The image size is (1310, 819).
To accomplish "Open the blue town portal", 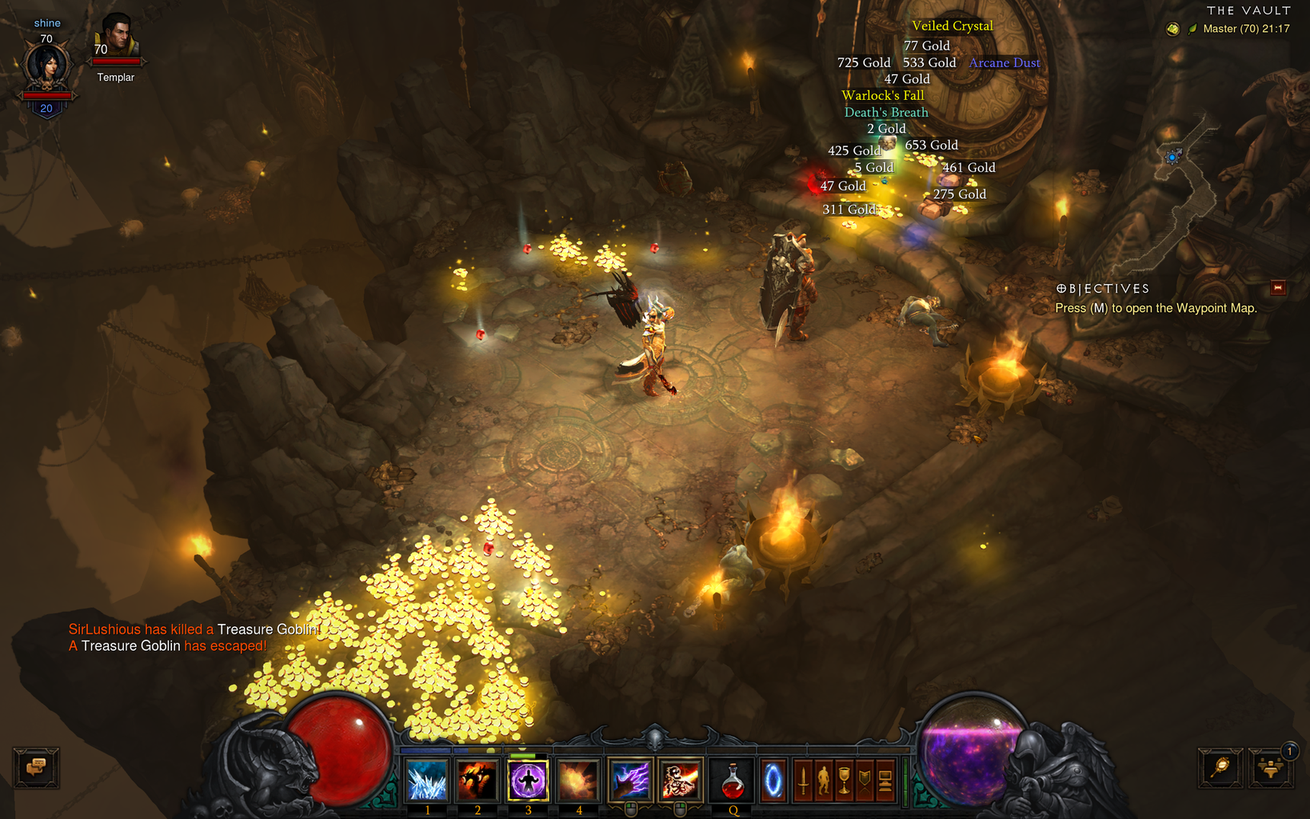I will pos(773,779).
